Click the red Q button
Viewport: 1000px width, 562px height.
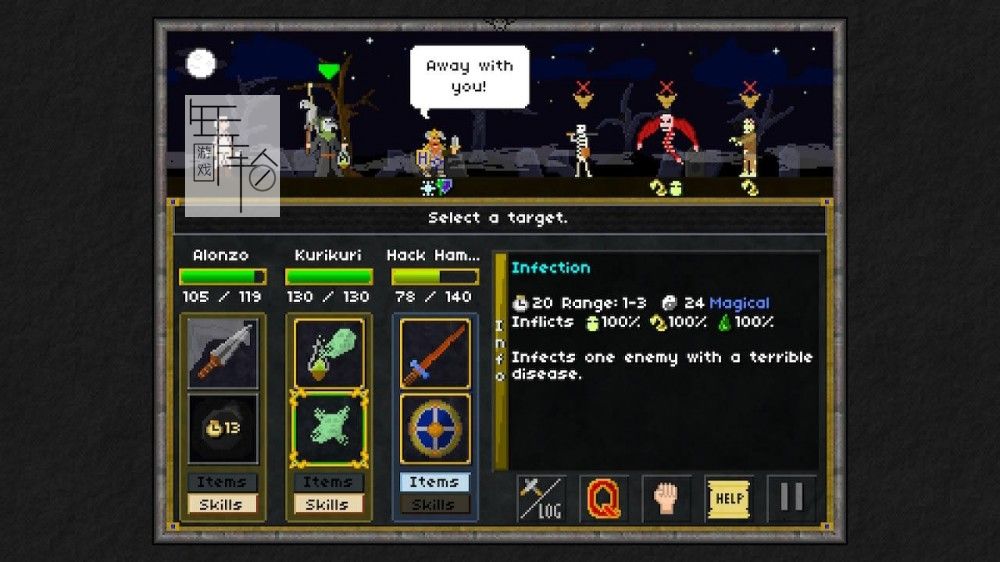click(x=603, y=498)
